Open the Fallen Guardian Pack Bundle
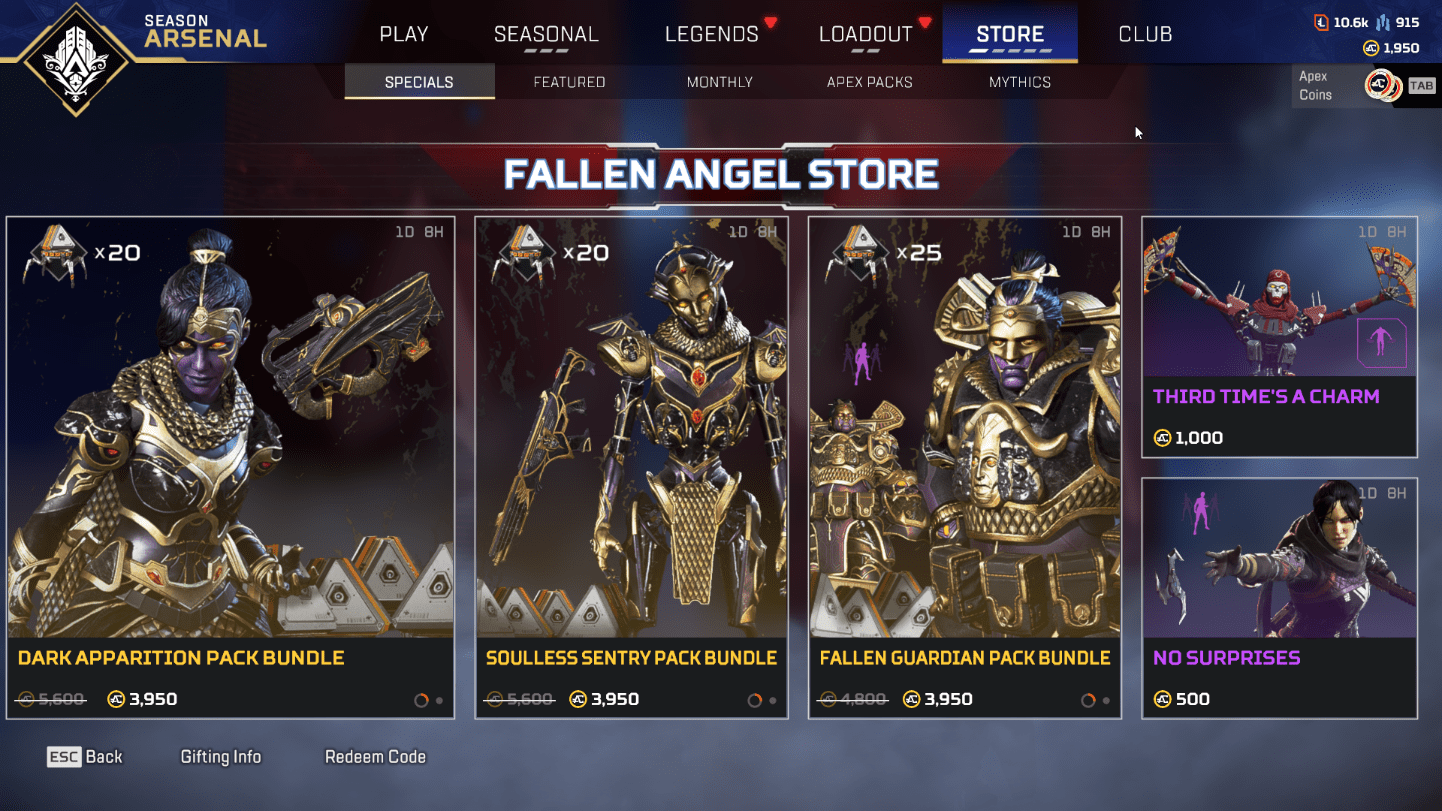Image resolution: width=1442 pixels, height=811 pixels. (x=965, y=467)
